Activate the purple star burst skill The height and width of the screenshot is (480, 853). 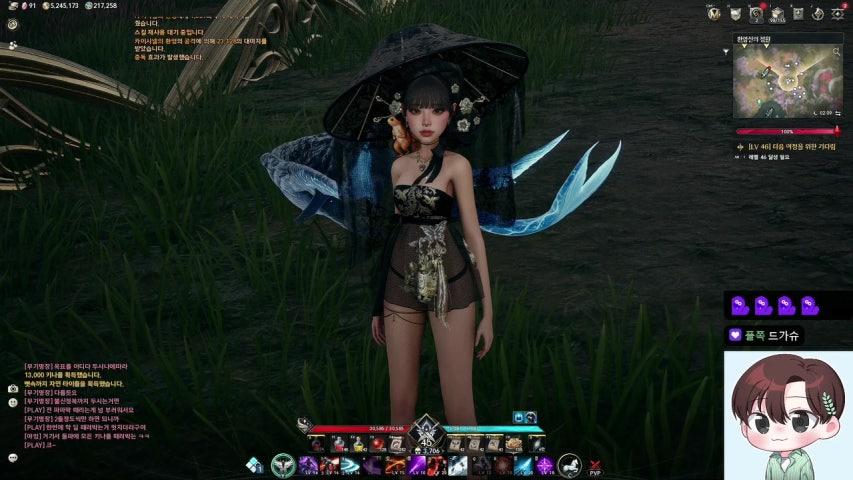click(544, 465)
